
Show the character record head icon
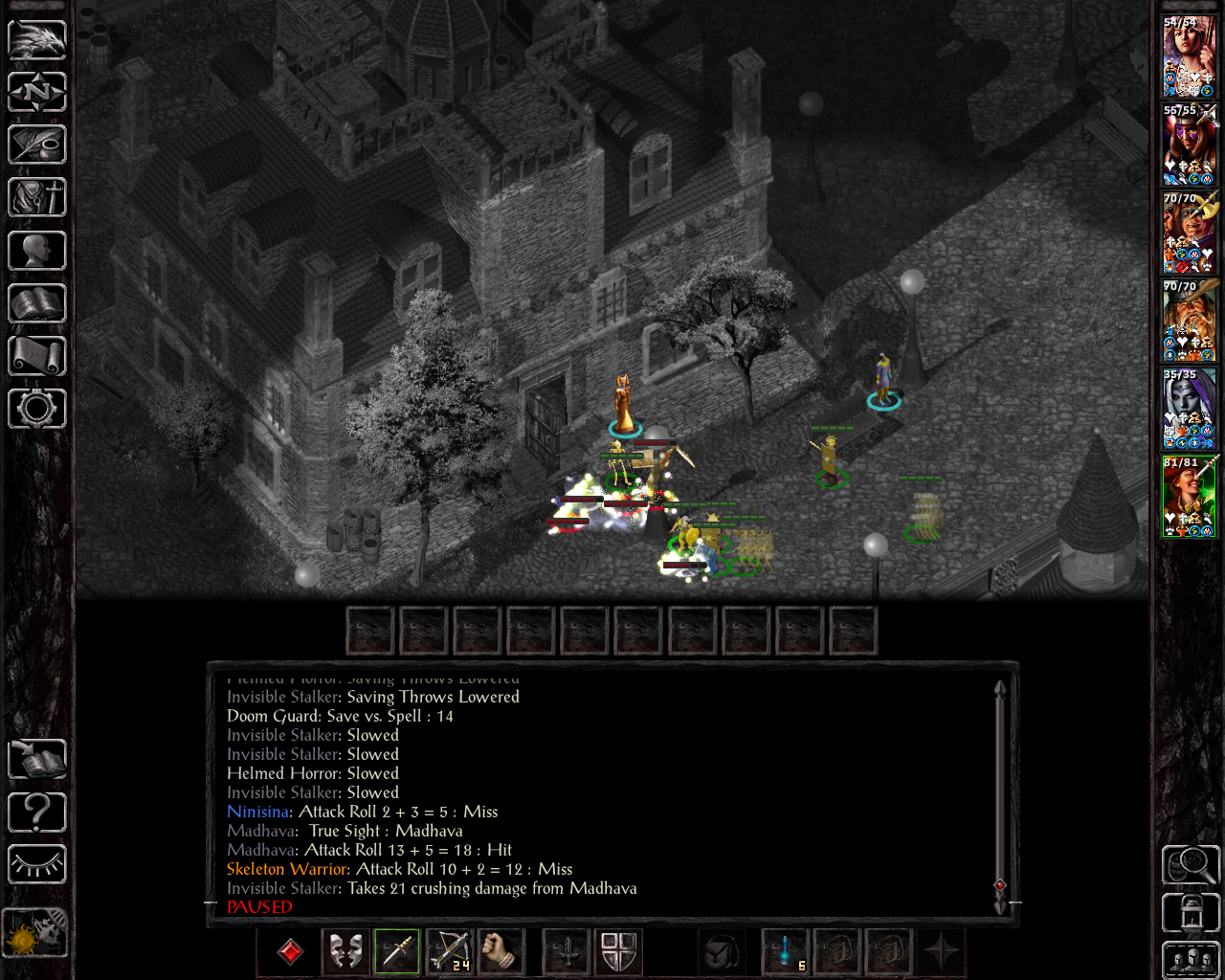tap(37, 251)
